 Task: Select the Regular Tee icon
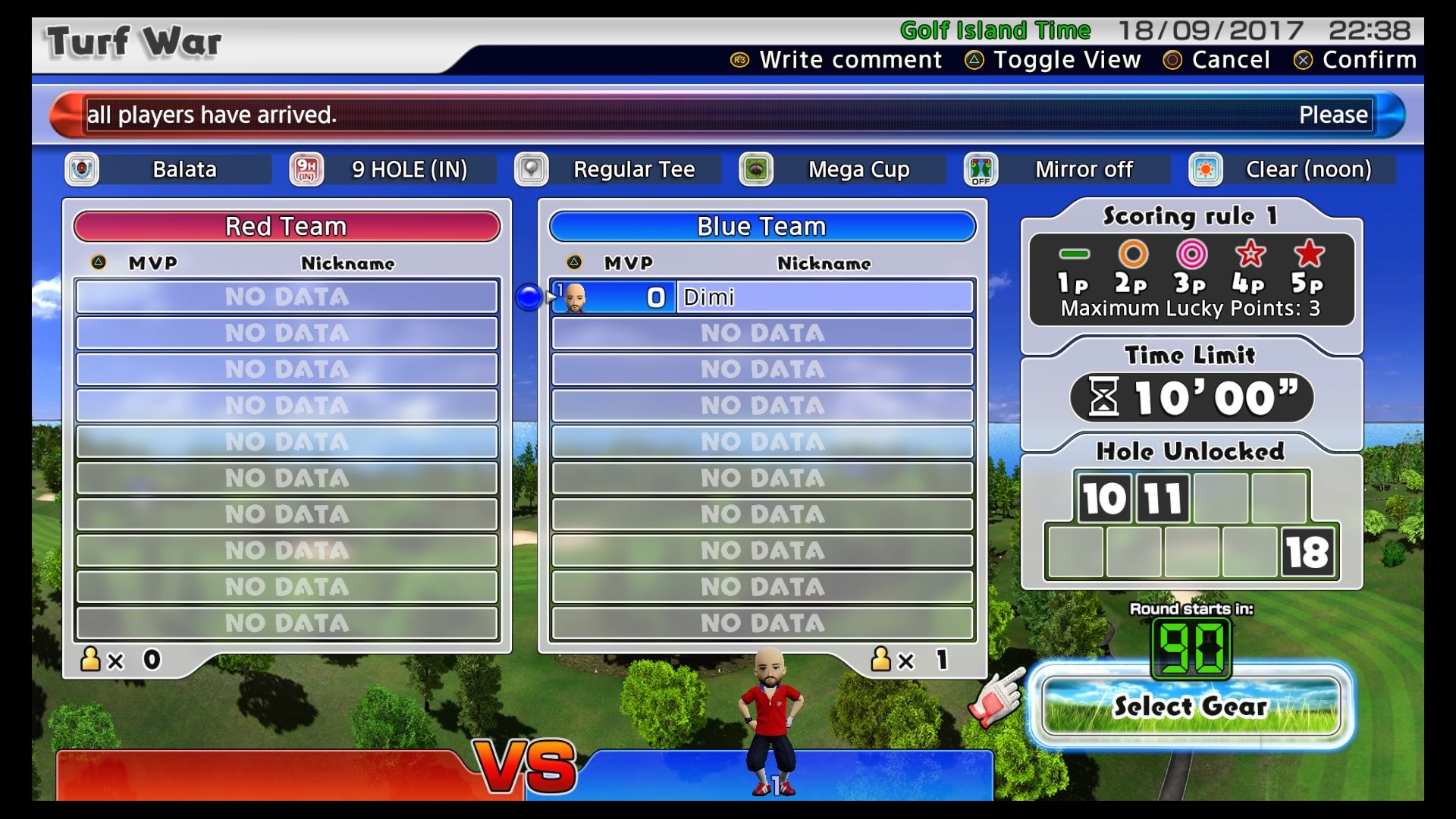pos(531,169)
